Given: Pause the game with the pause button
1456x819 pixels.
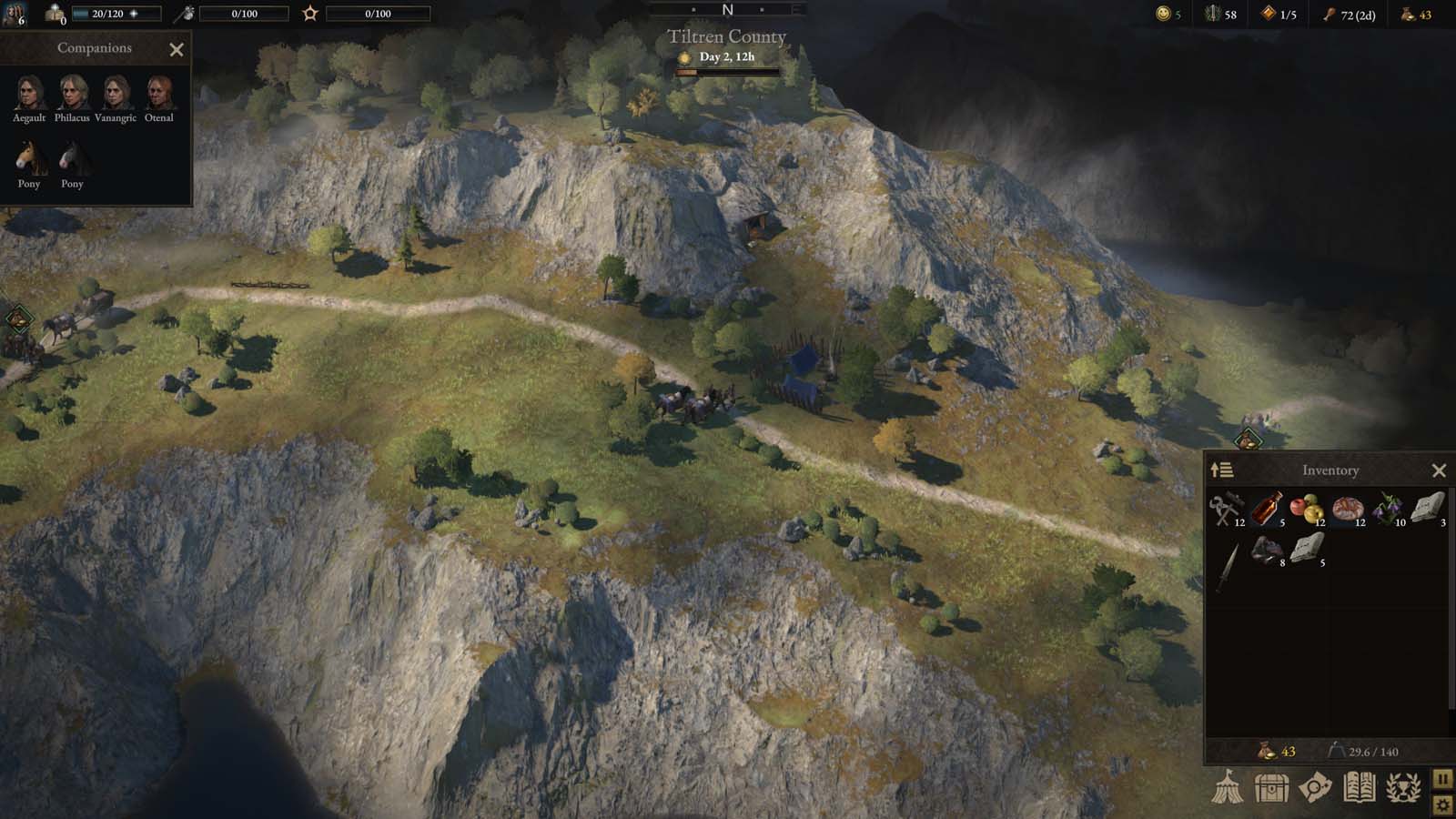Looking at the screenshot, I should coord(1443,778).
